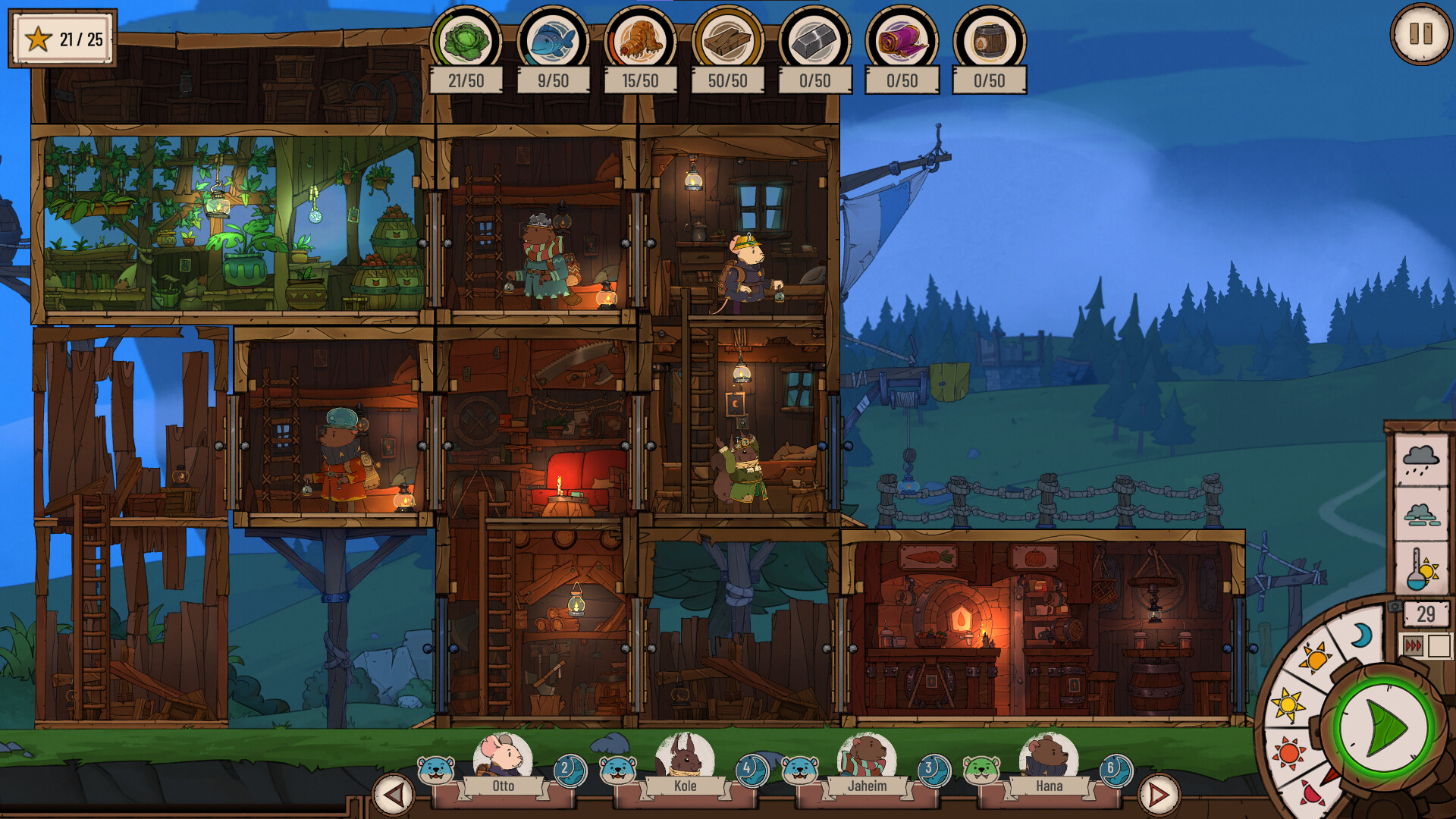
Task: Open the star rating 21/25 panel
Action: tap(63, 39)
